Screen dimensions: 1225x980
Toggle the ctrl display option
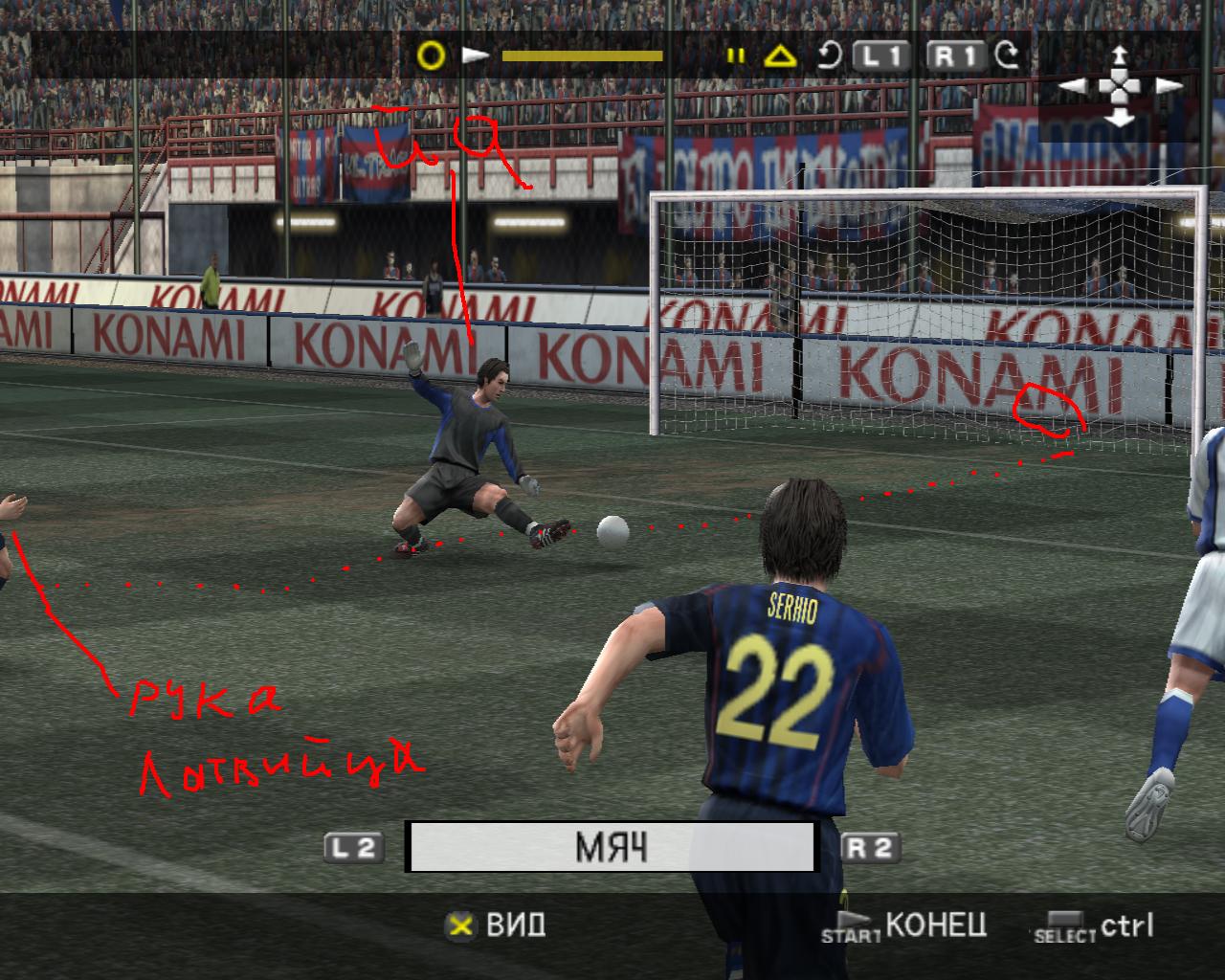[1126, 924]
